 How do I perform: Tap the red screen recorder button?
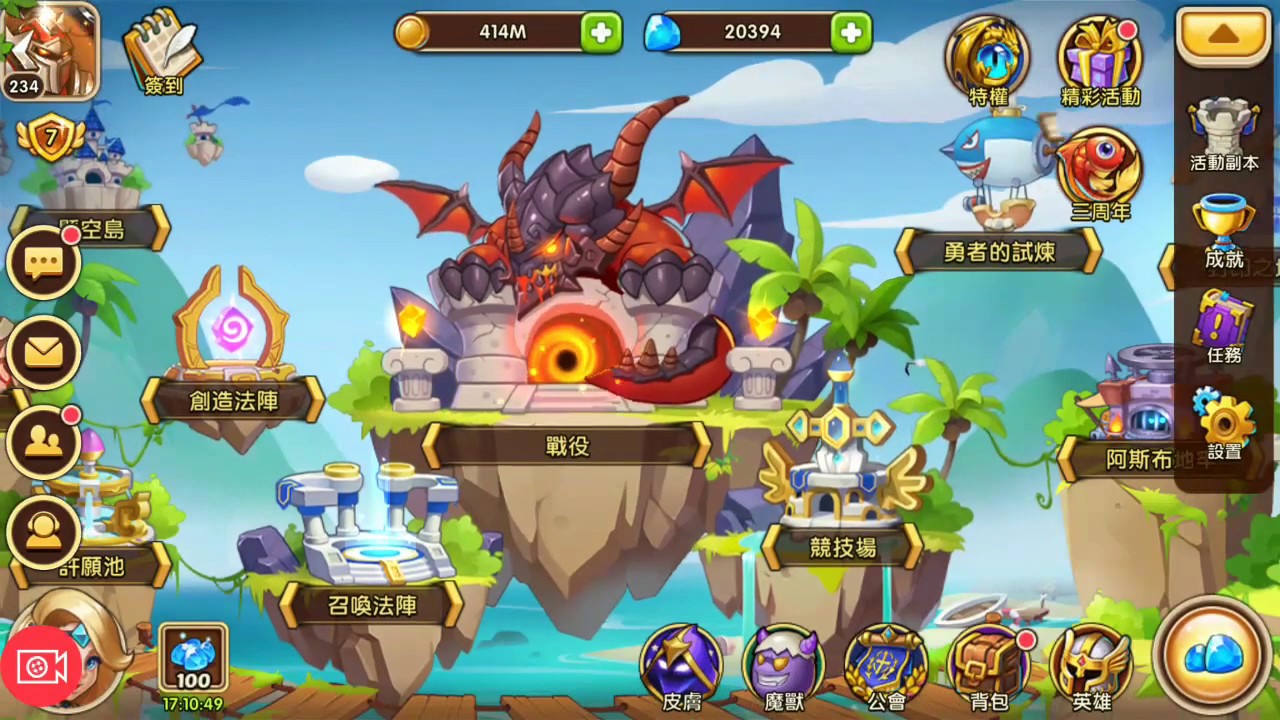pyautogui.click(x=41, y=668)
